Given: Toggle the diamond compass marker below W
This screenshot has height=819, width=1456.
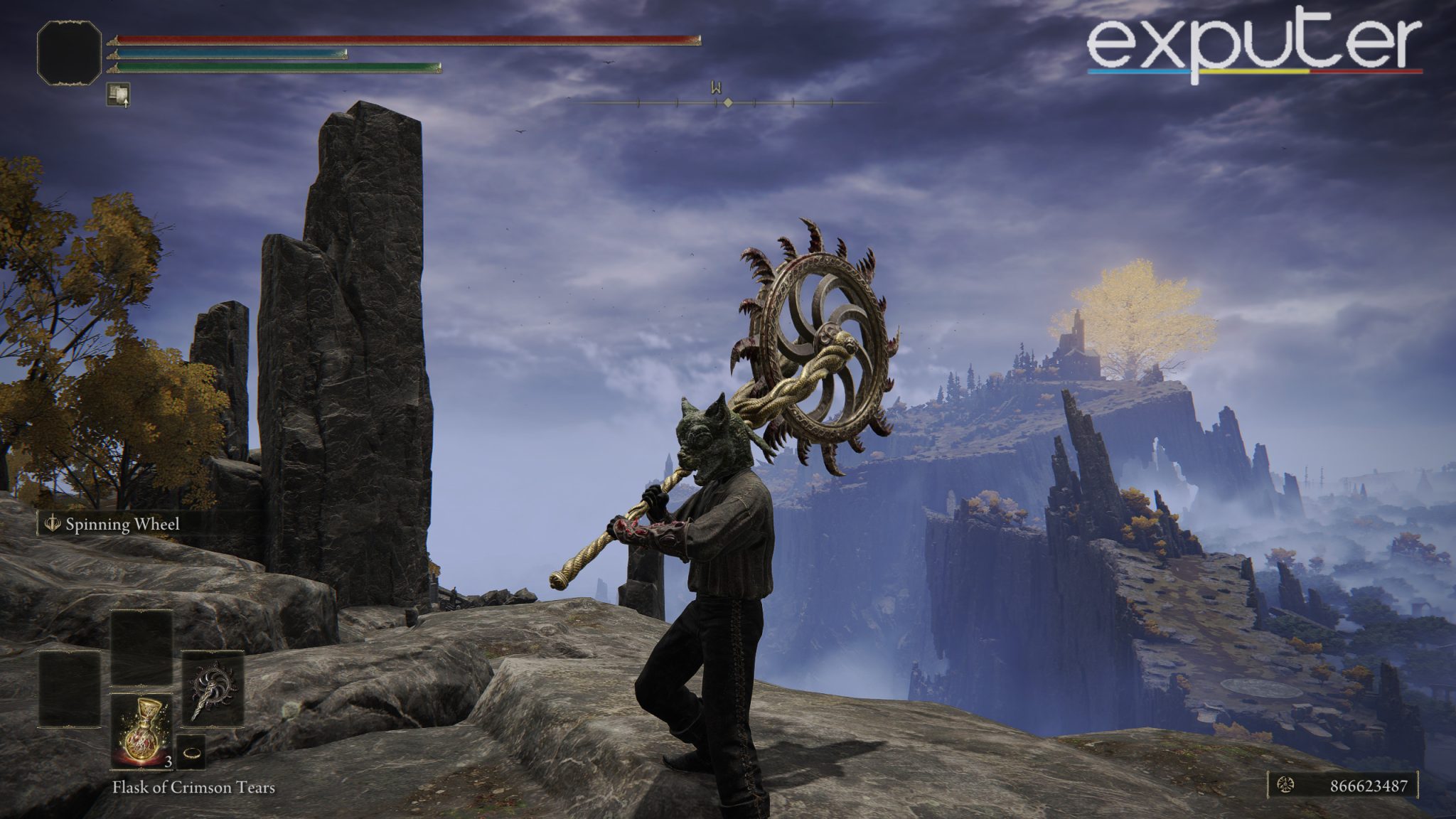Looking at the screenshot, I should 729,102.
